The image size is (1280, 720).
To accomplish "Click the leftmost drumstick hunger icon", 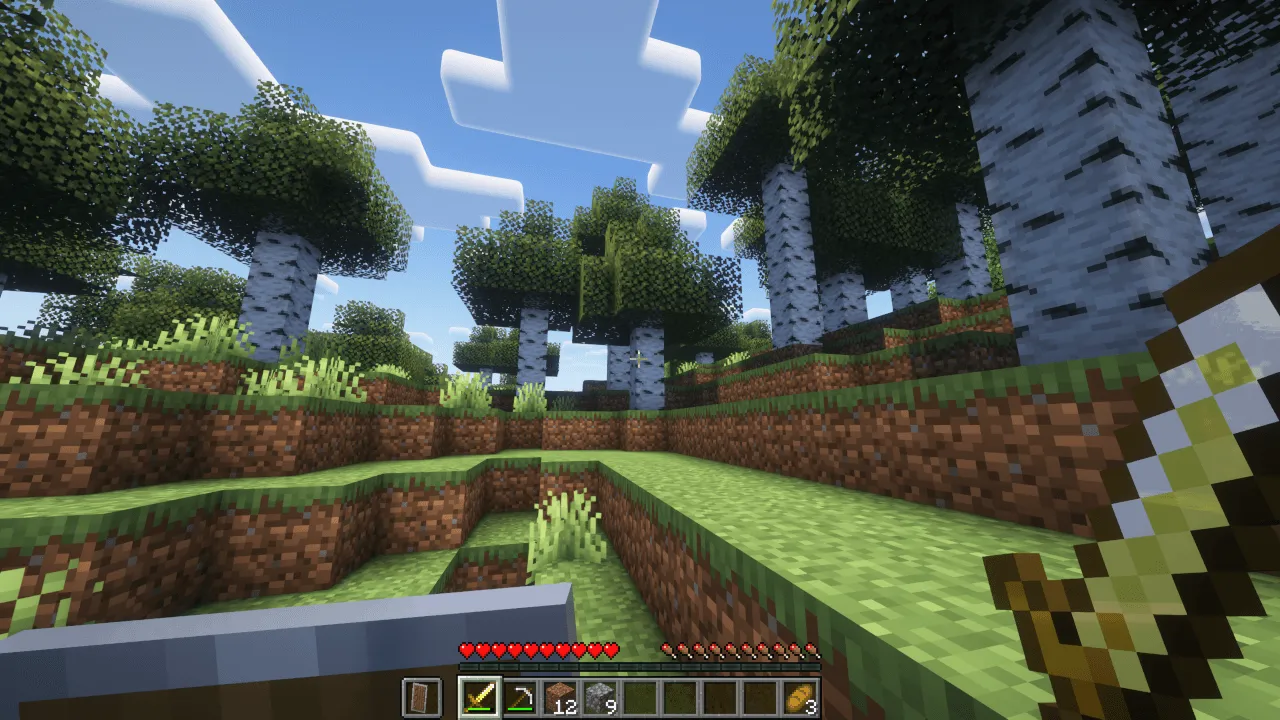I will [x=666, y=650].
